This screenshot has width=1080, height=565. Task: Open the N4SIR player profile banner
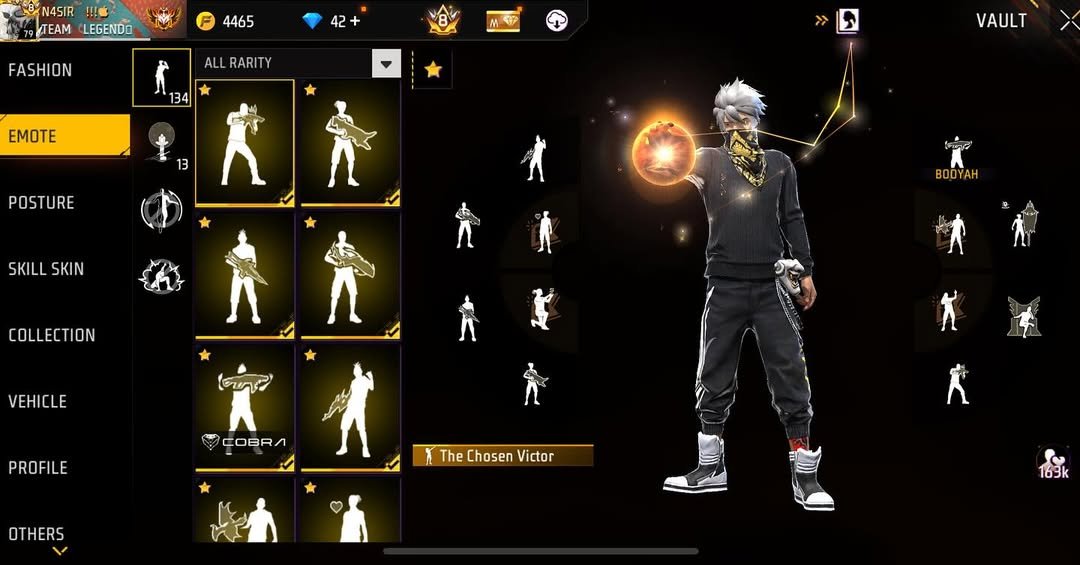[x=75, y=20]
